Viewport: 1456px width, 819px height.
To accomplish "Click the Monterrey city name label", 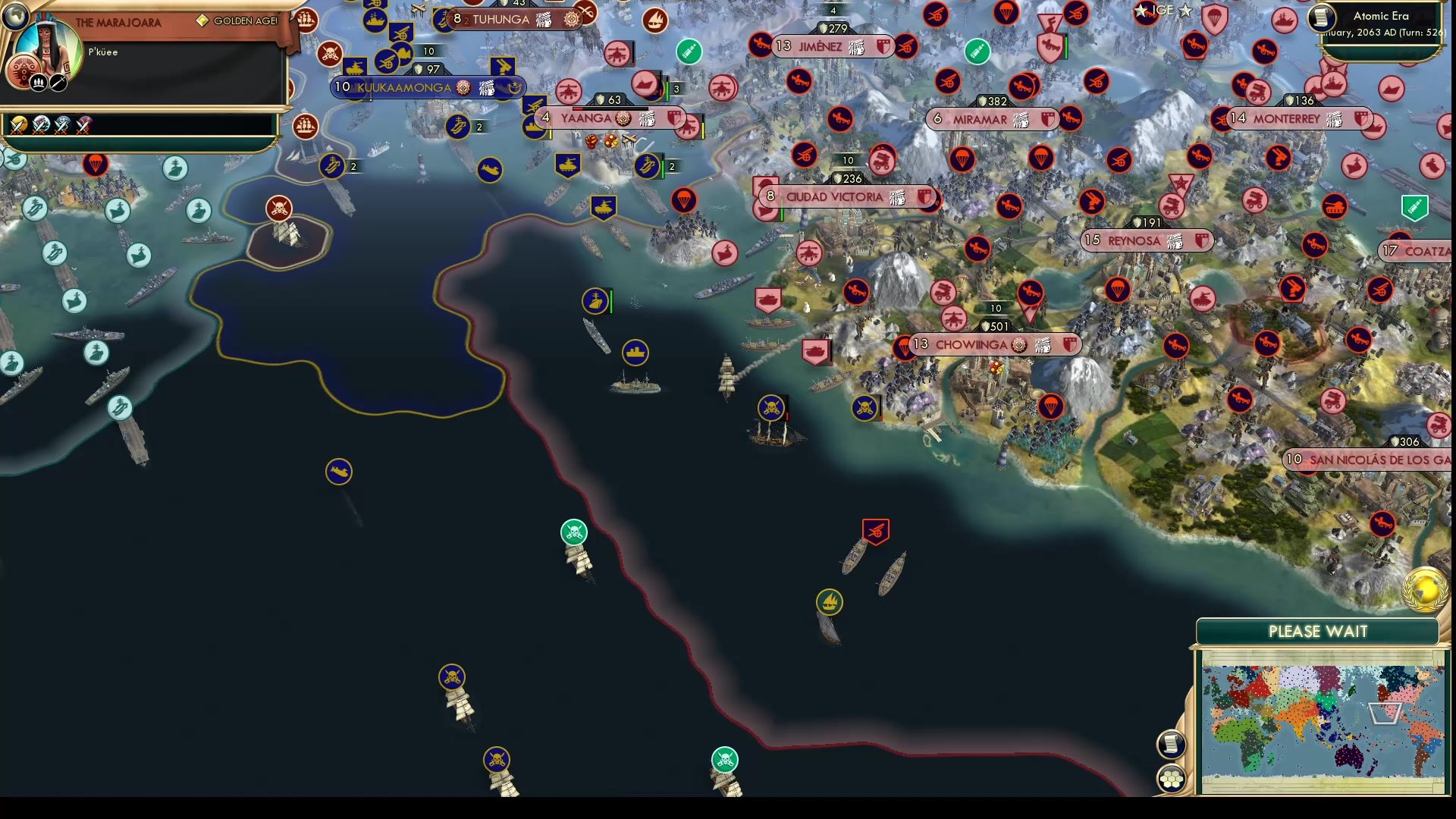I will click(1287, 118).
